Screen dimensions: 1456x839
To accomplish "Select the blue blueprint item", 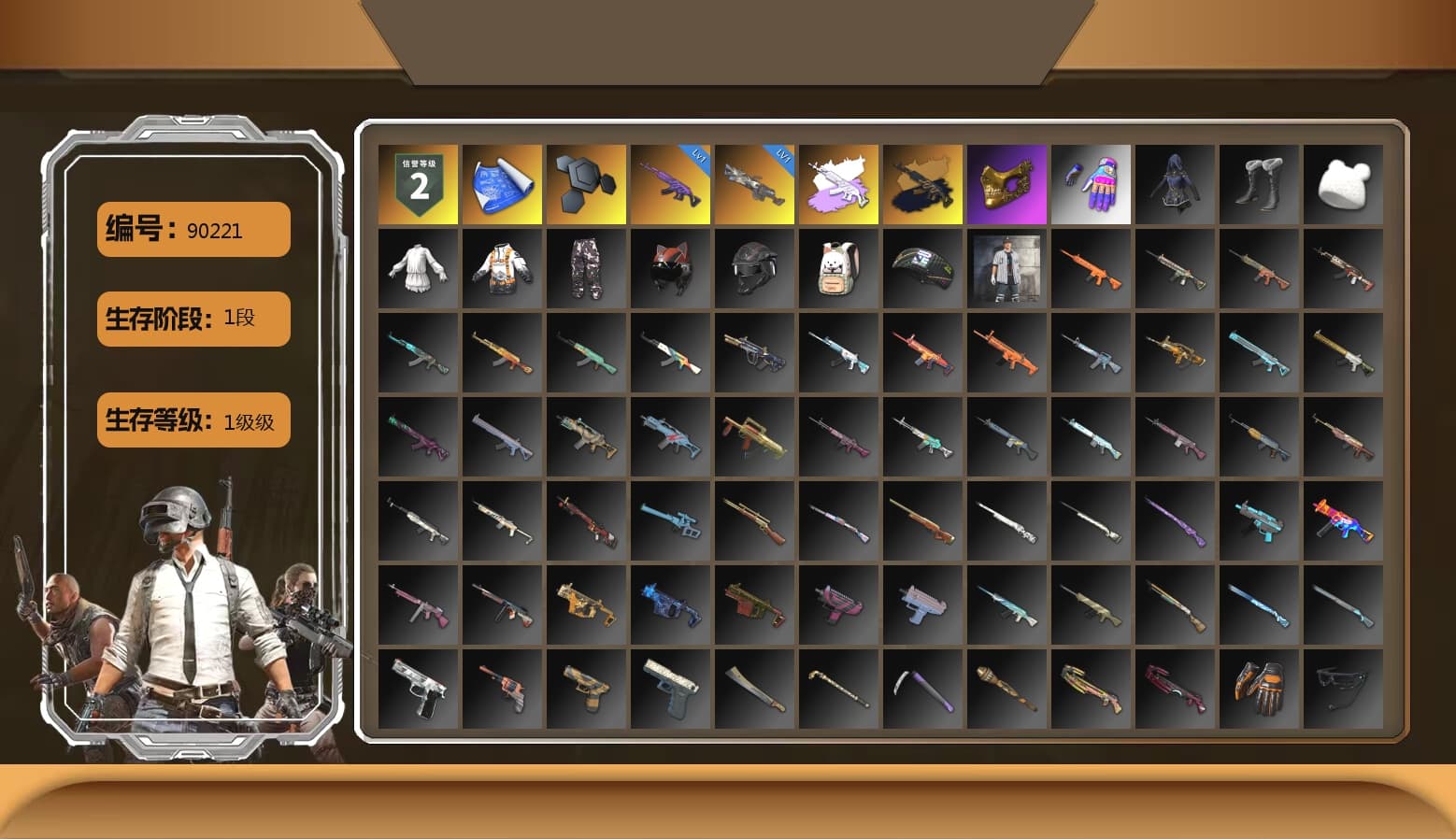I will 501,183.
